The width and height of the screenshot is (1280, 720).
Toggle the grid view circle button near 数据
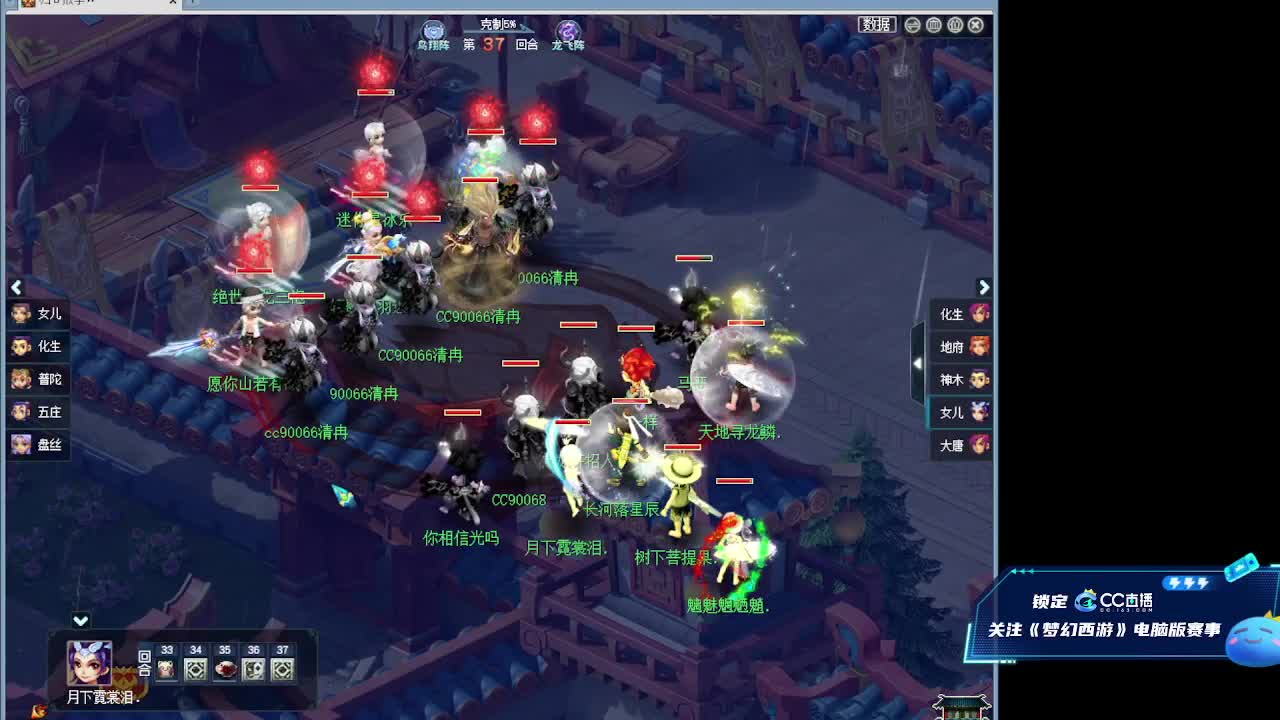(x=933, y=25)
